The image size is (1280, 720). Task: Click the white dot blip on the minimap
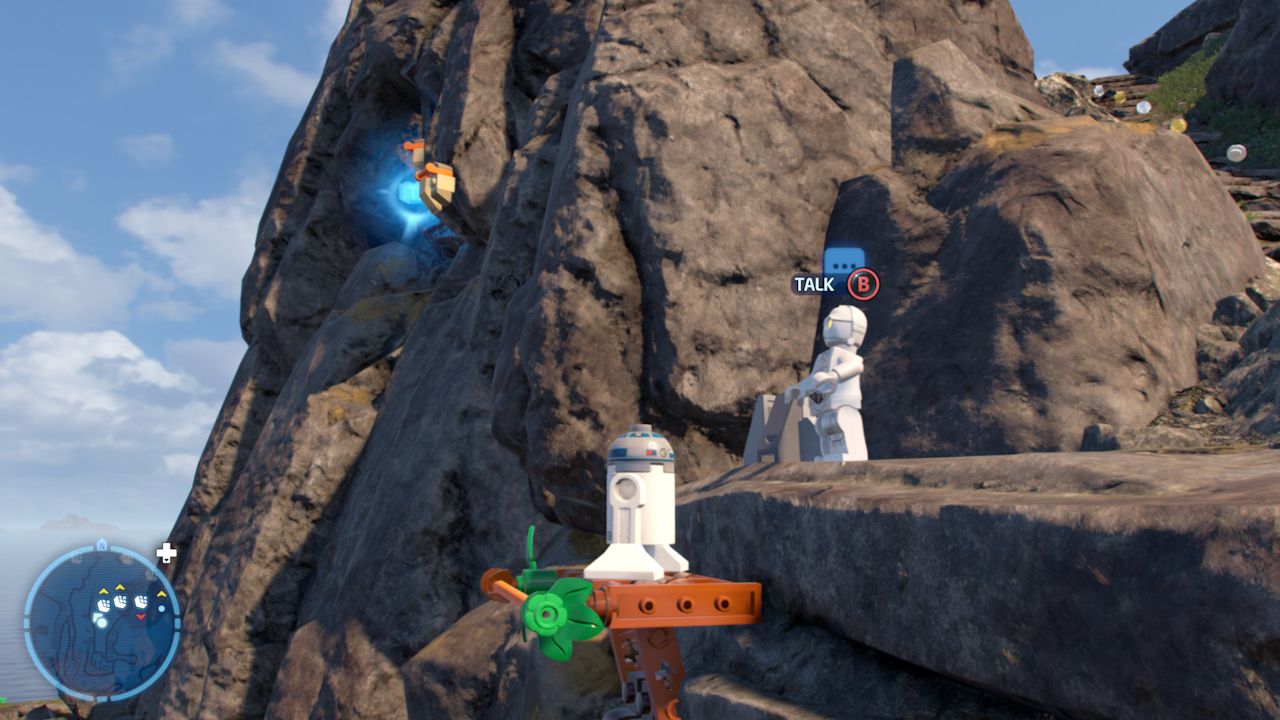point(161,608)
